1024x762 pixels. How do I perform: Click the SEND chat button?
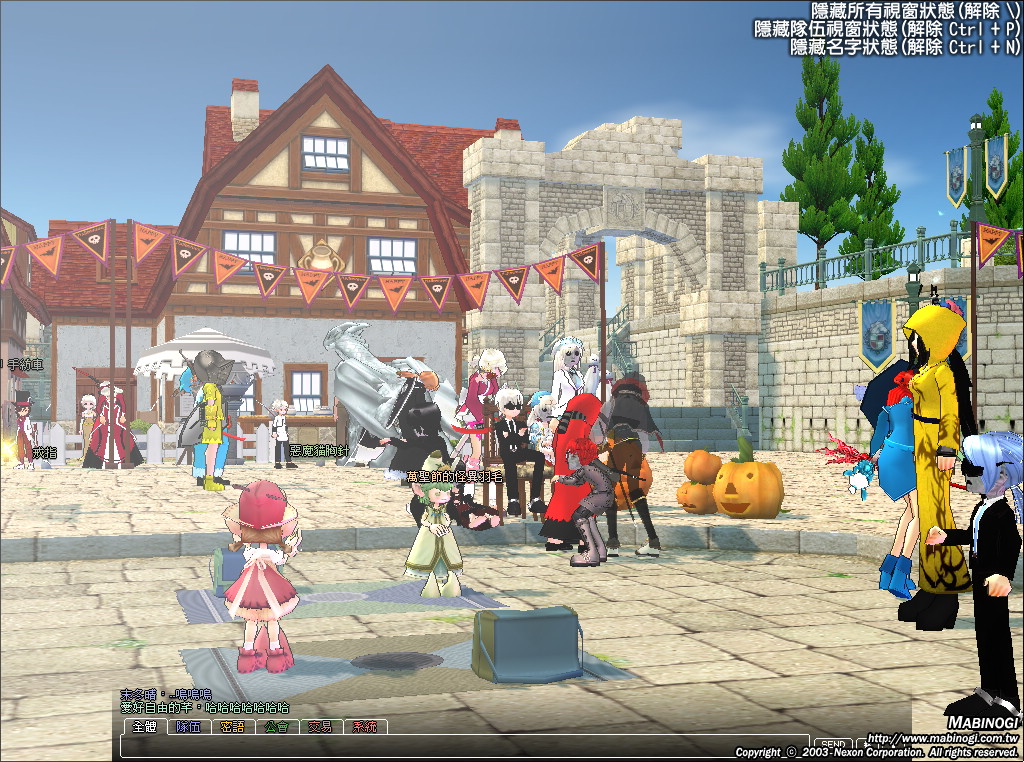pos(833,745)
